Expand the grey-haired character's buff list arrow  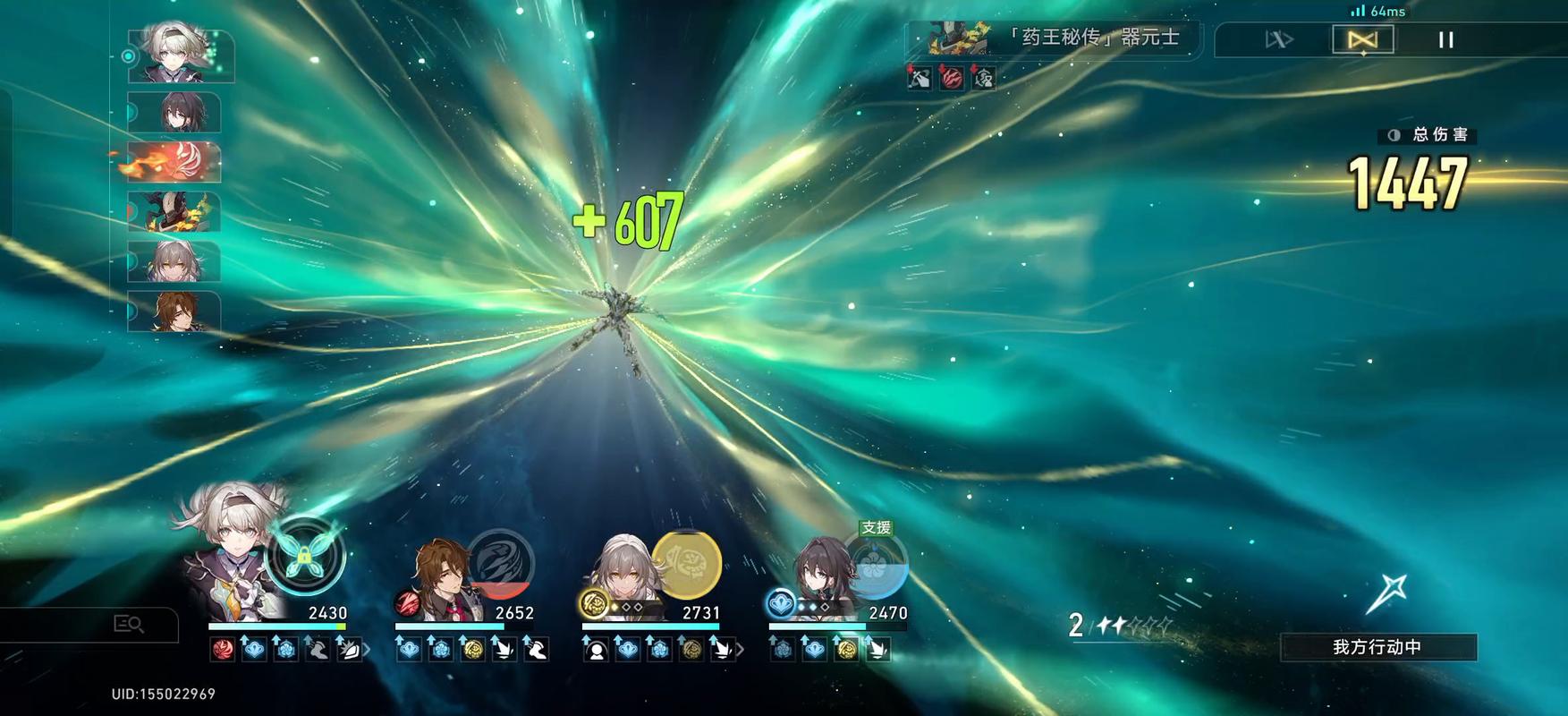740,650
